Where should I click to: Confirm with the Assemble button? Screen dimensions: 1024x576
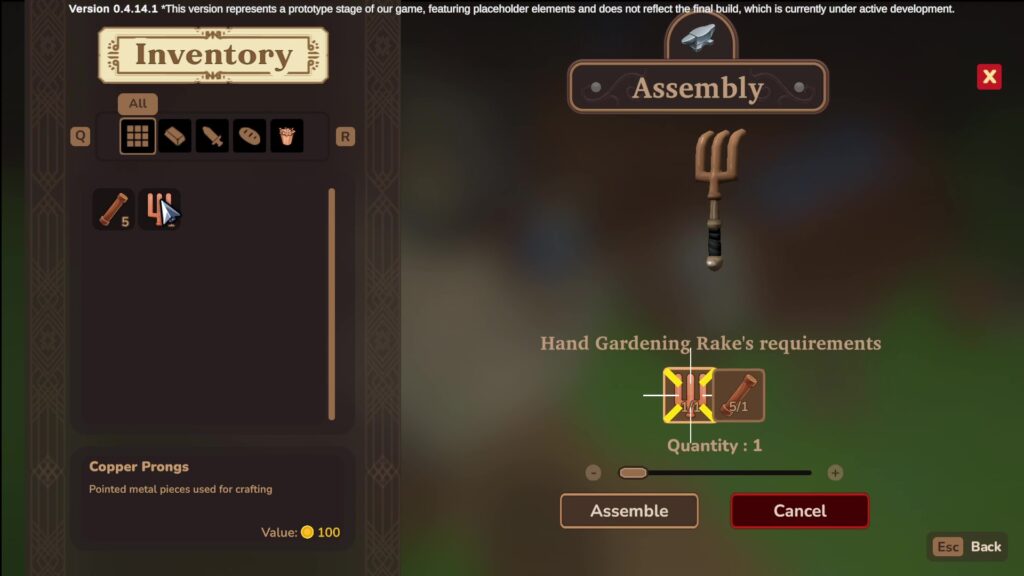(x=628, y=511)
